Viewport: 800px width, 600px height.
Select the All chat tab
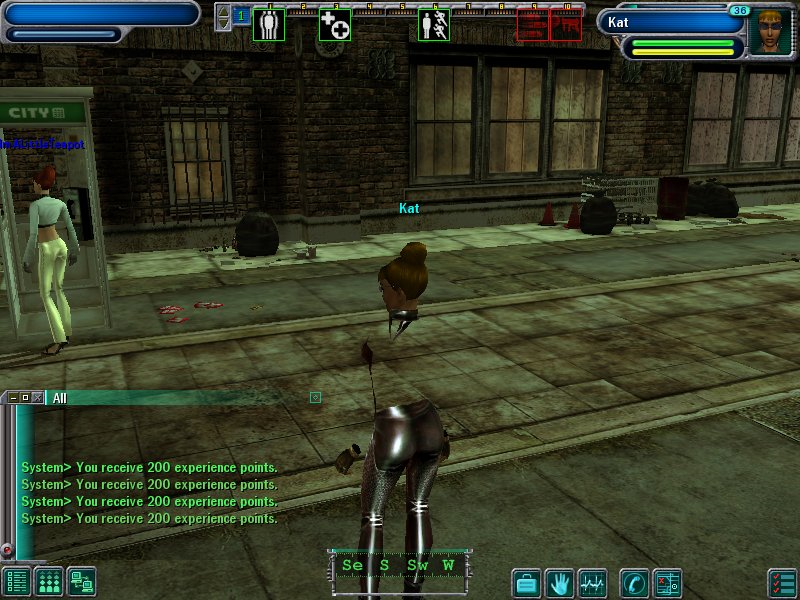[x=60, y=398]
